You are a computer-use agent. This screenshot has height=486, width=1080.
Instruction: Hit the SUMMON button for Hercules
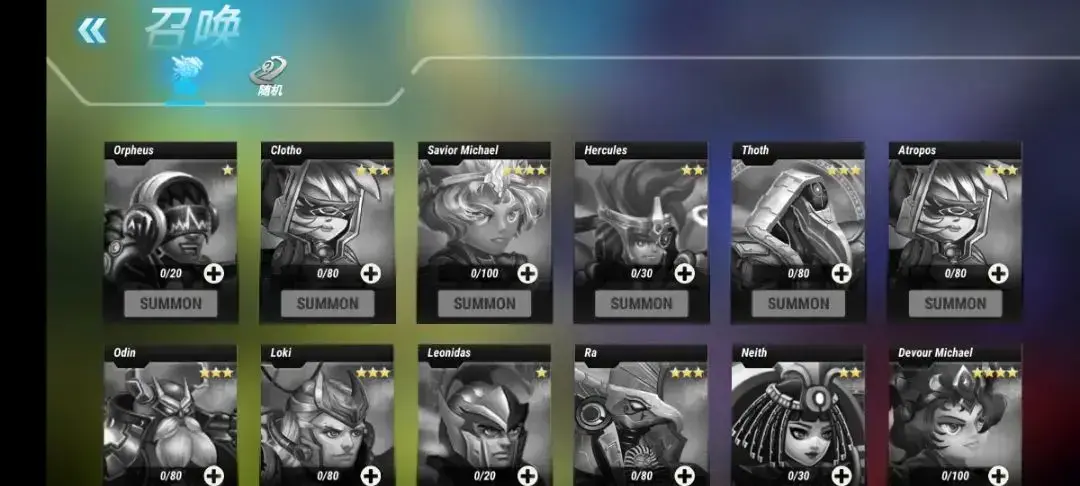click(x=641, y=303)
